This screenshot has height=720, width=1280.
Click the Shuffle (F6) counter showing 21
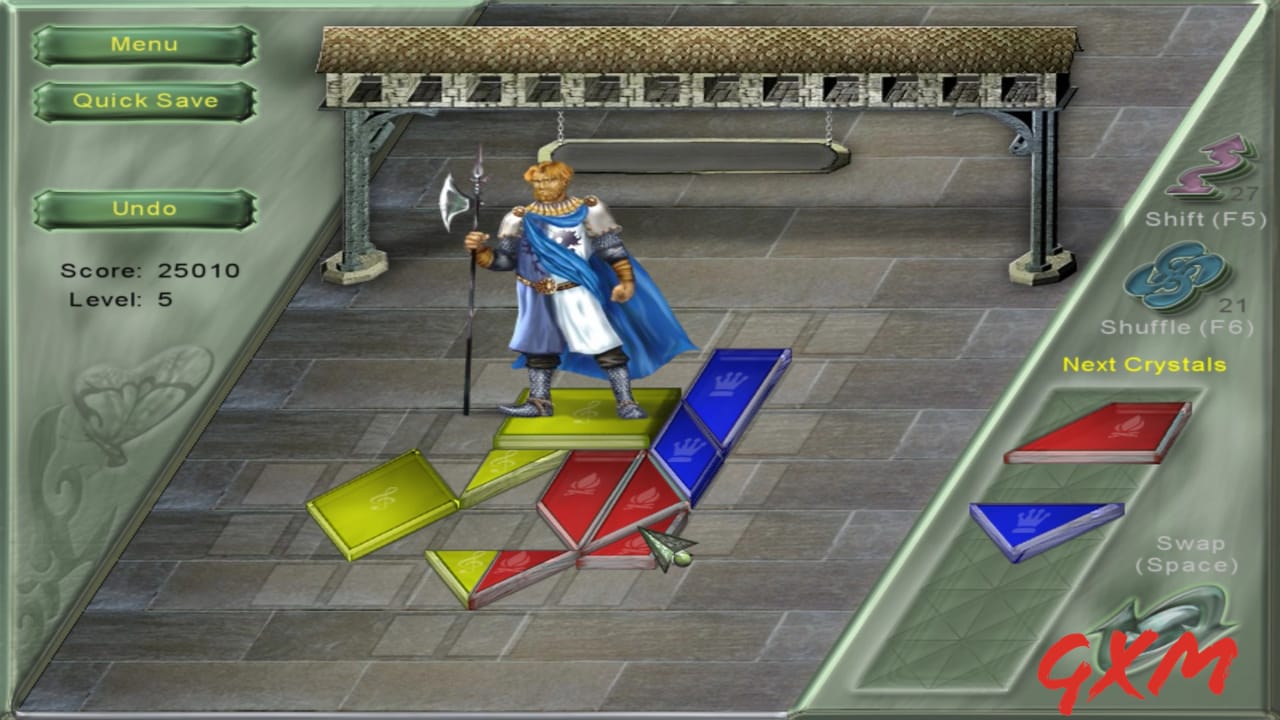click(x=1232, y=304)
